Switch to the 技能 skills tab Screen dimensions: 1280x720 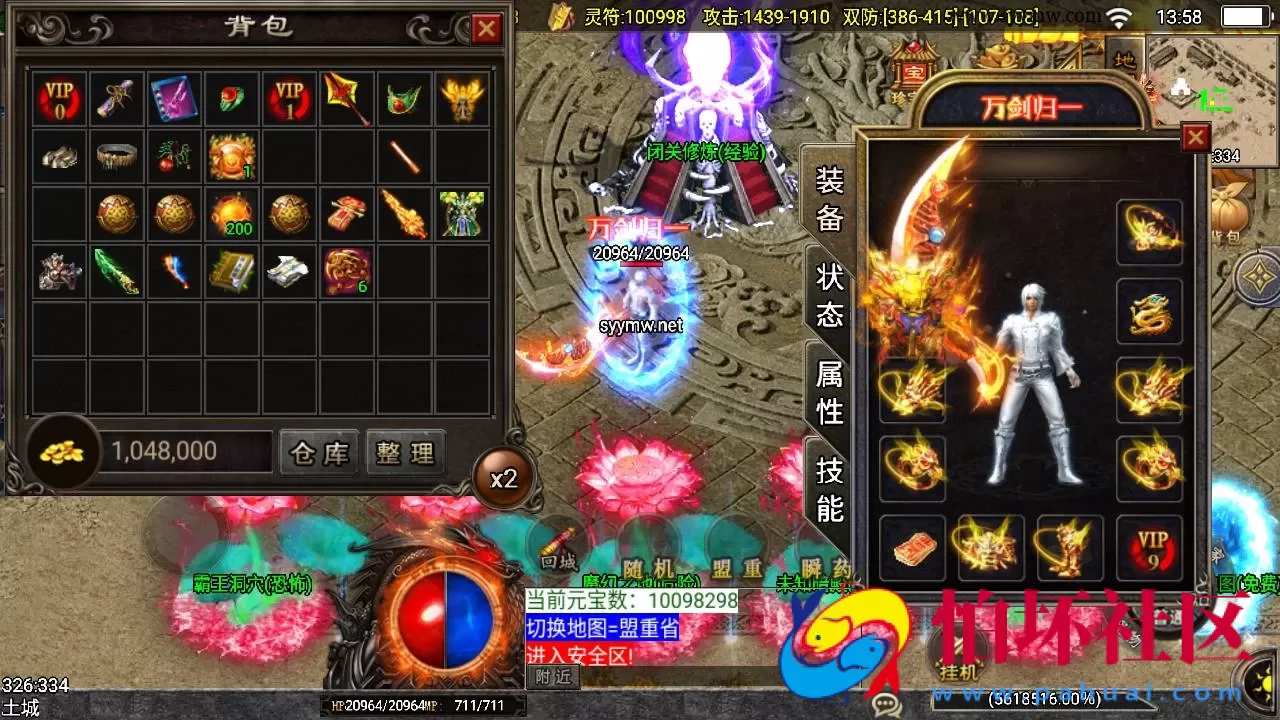[828, 490]
